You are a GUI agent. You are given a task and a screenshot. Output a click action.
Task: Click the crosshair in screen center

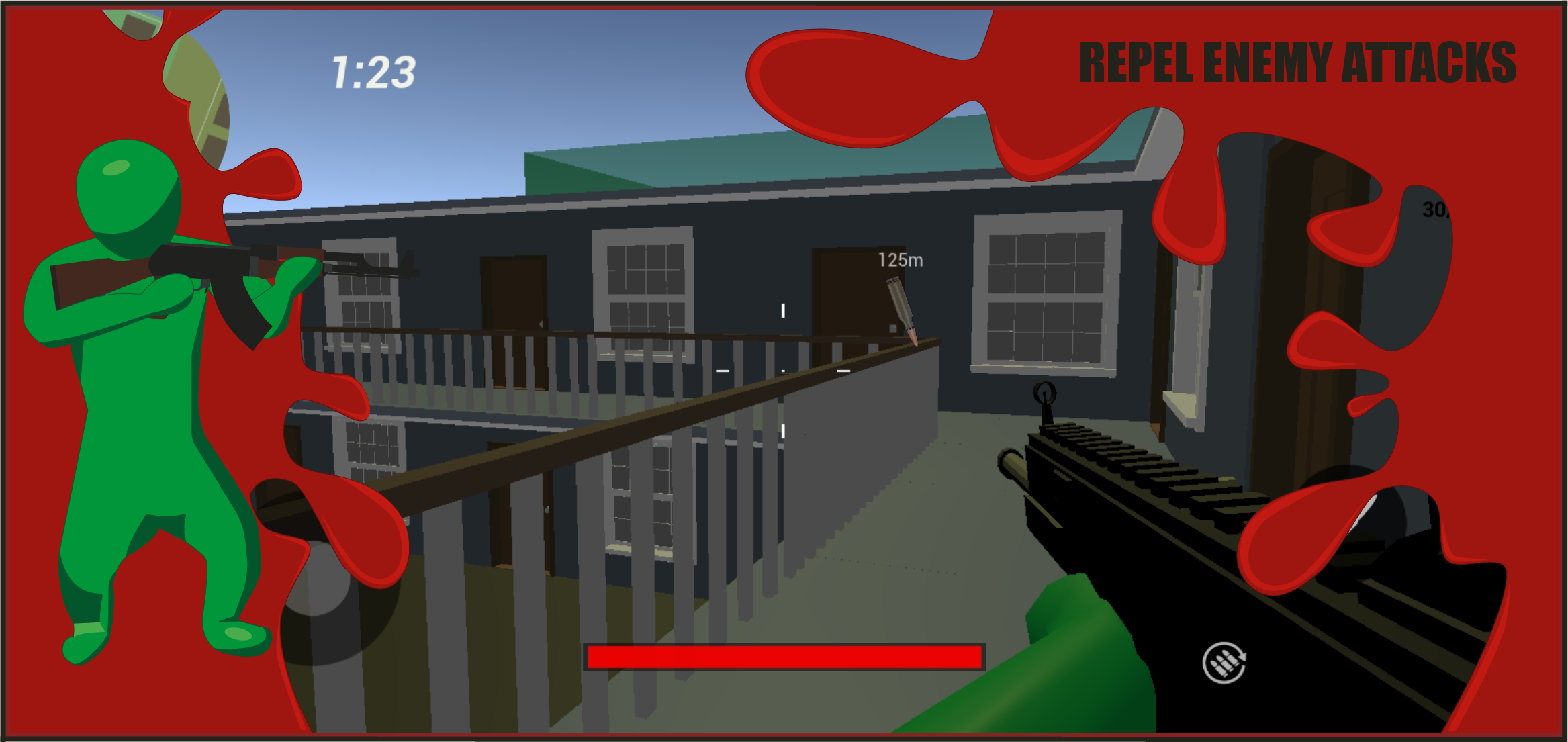(782, 369)
